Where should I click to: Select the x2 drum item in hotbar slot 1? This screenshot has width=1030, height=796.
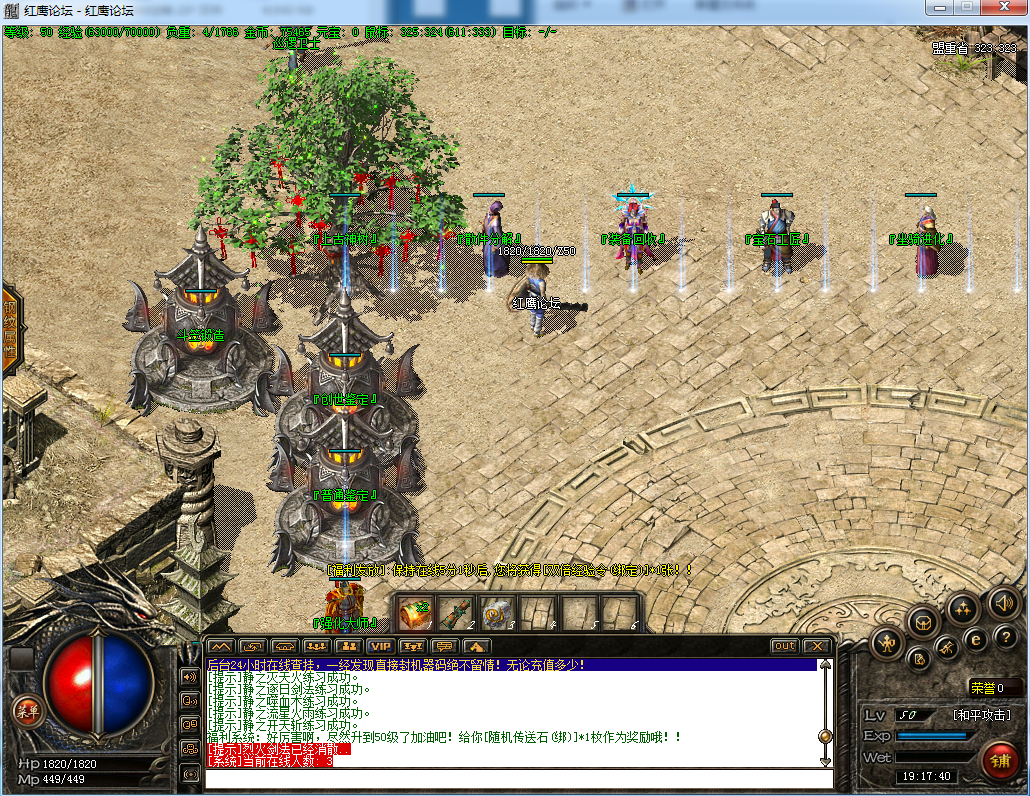[x=415, y=613]
